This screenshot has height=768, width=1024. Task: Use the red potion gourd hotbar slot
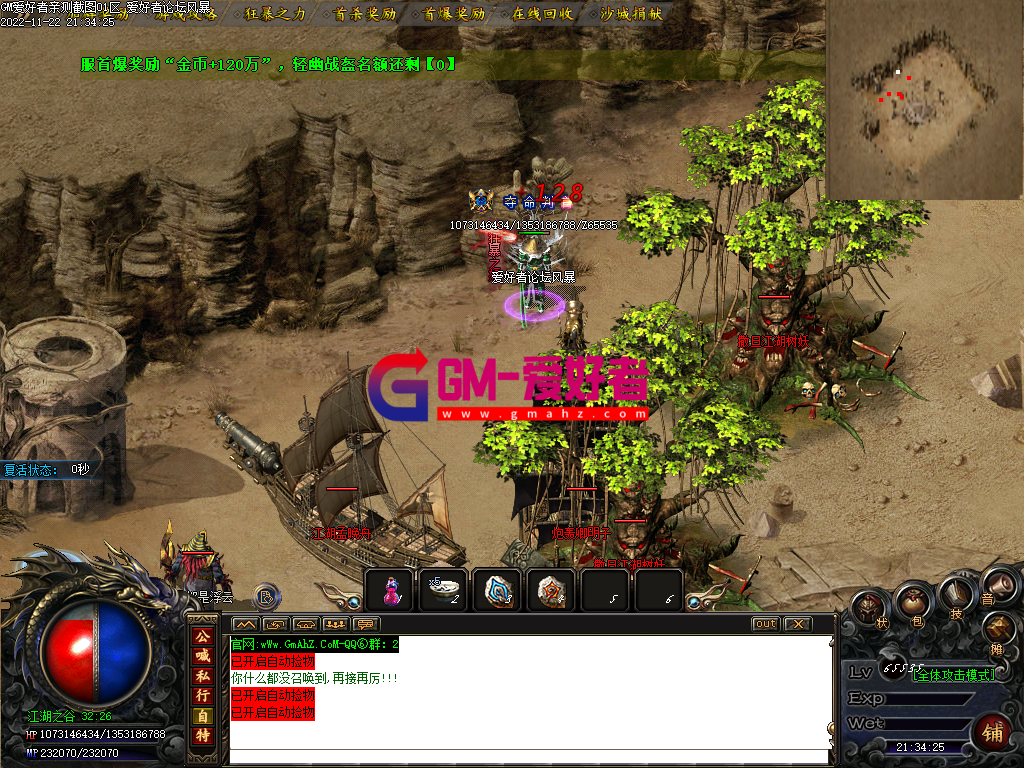coord(390,592)
